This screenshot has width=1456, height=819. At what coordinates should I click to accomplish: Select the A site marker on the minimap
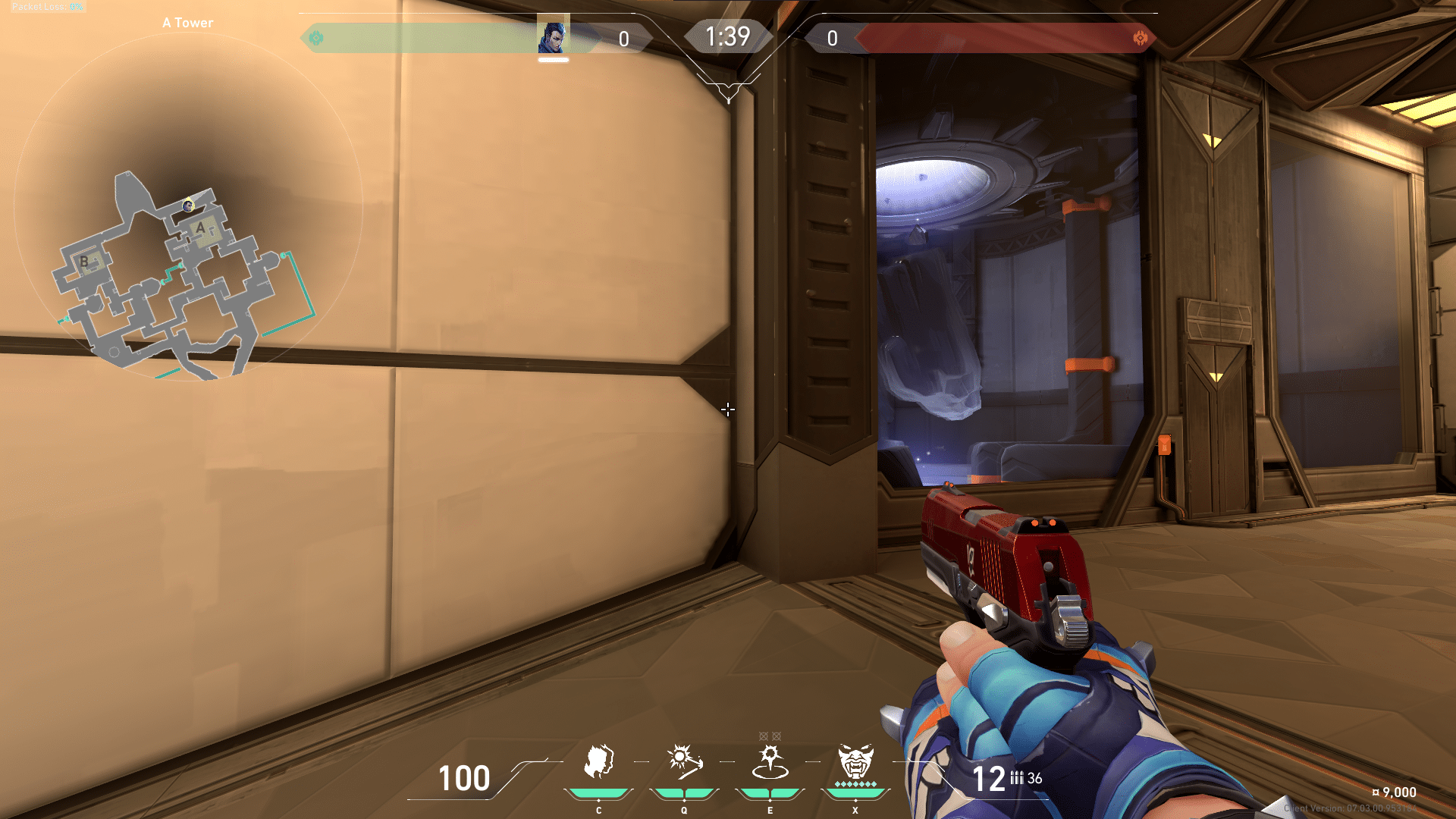click(201, 227)
